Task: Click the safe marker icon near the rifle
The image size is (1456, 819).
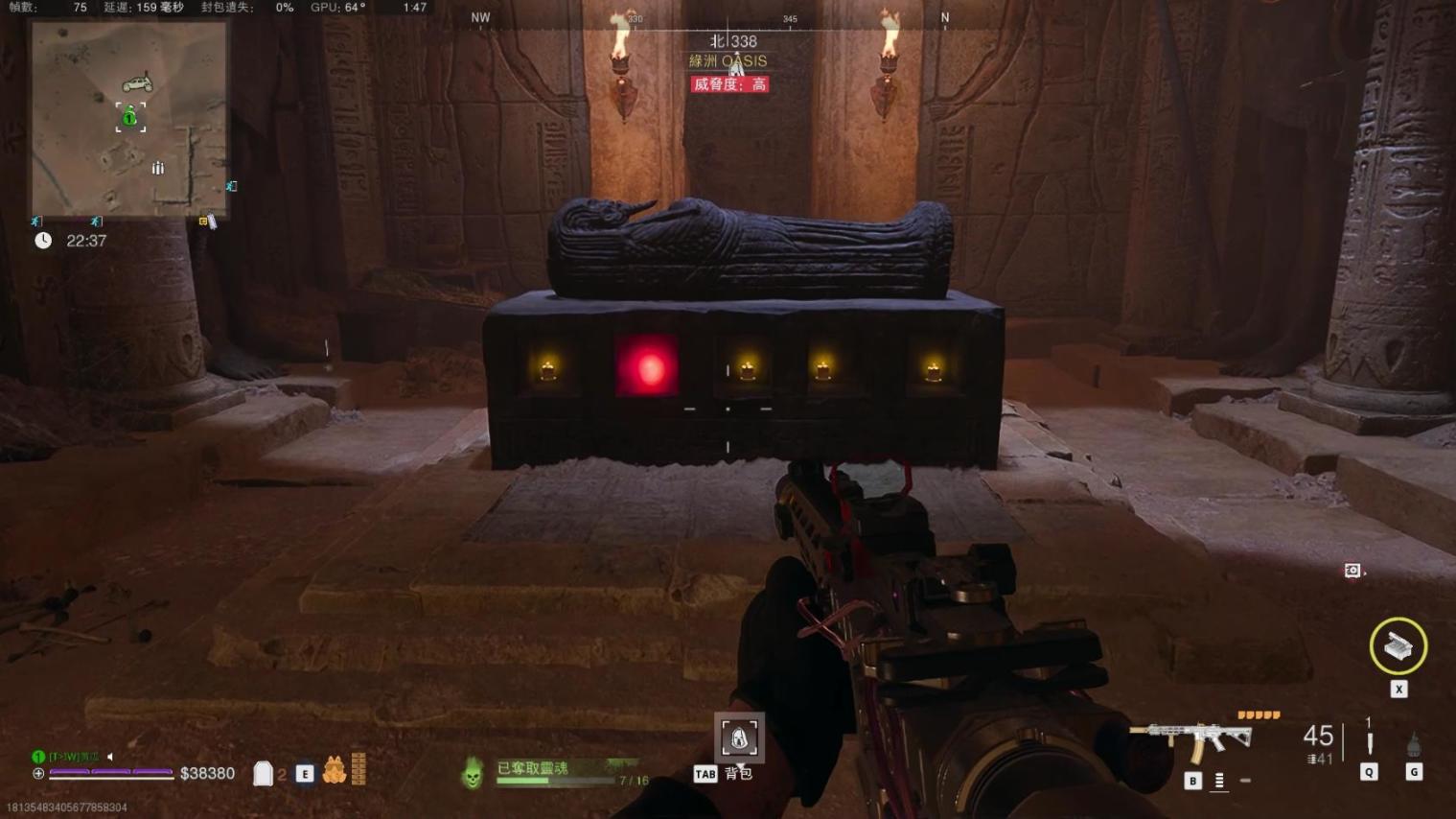Action: (1352, 571)
